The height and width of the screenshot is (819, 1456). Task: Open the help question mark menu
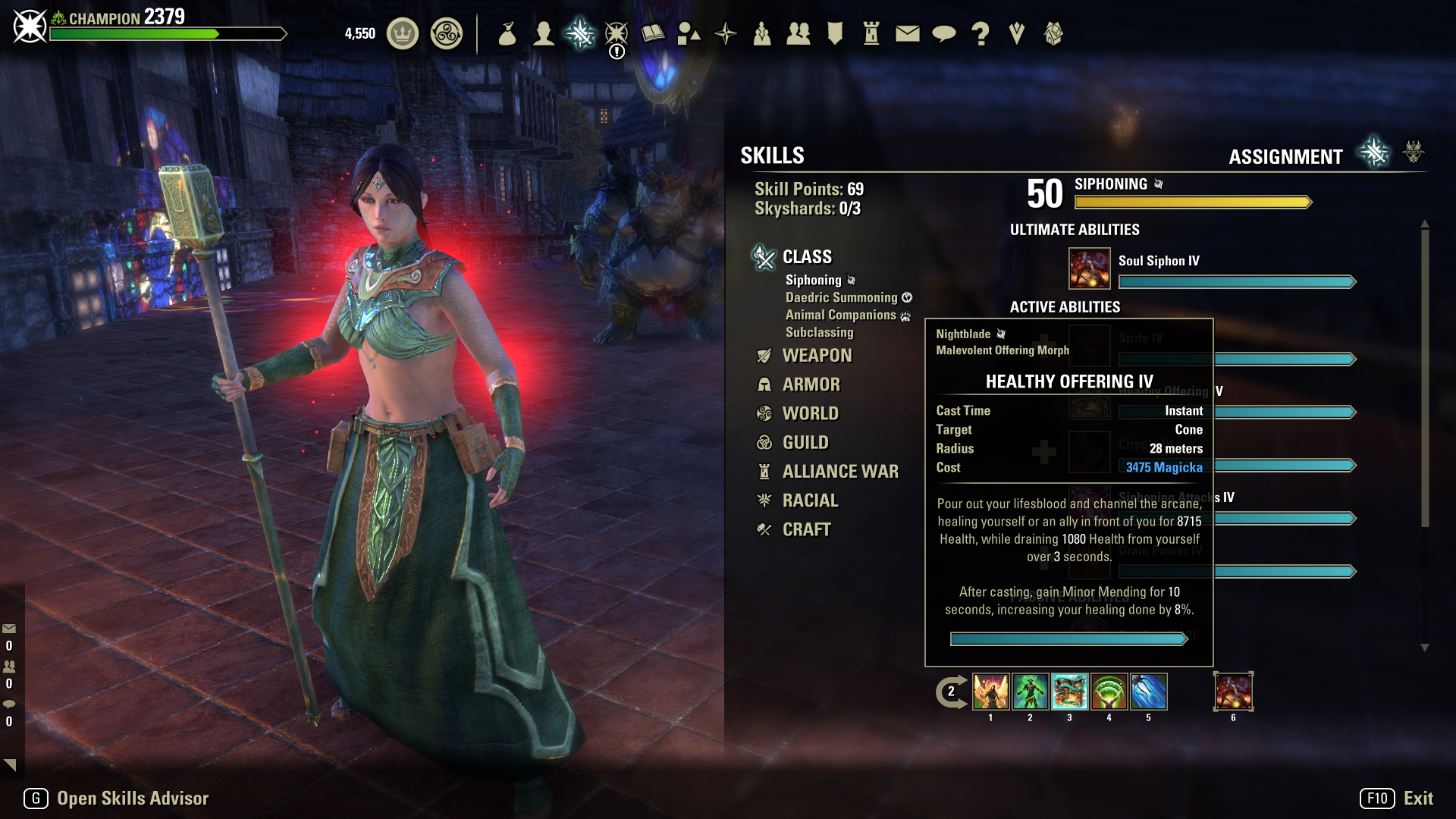(980, 33)
